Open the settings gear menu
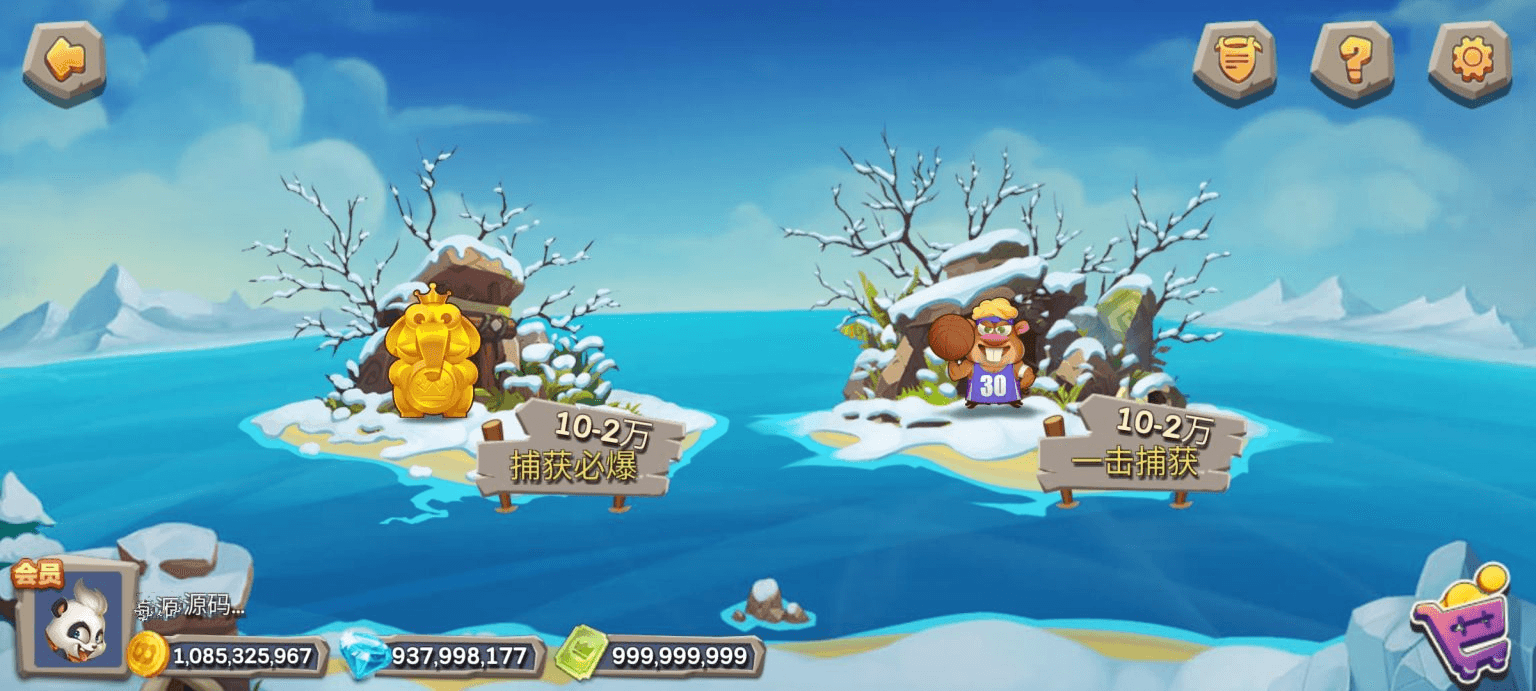Viewport: 1536px width, 691px height. pyautogui.click(x=1469, y=61)
